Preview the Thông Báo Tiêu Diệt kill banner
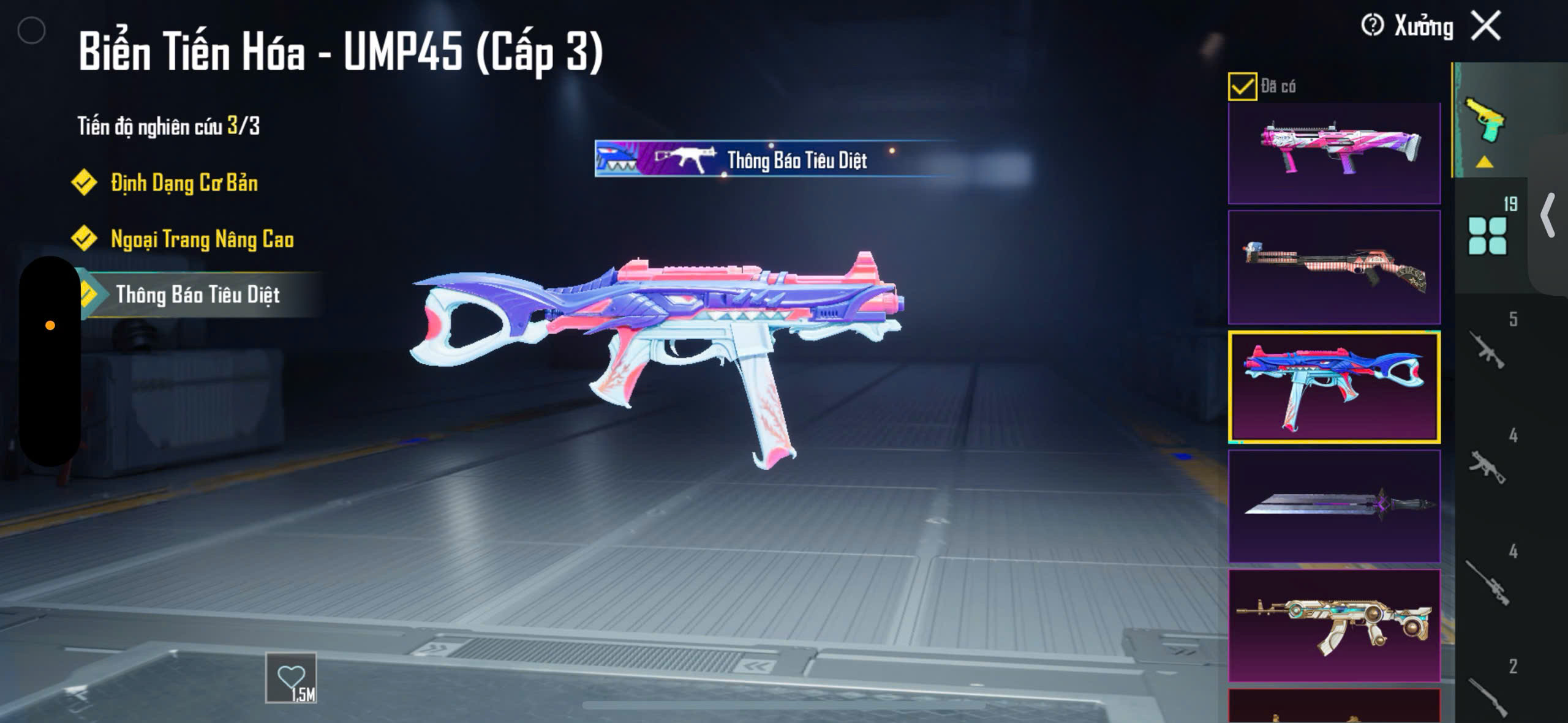Viewport: 1568px width, 723px height. point(774,159)
